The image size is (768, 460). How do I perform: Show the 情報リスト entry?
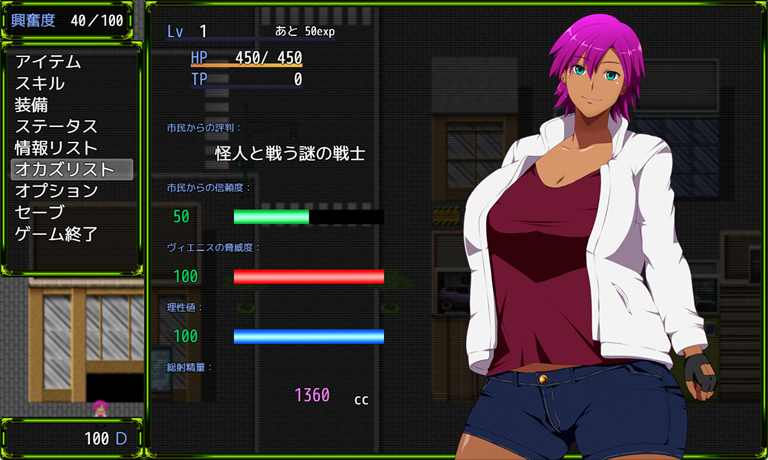coord(56,148)
